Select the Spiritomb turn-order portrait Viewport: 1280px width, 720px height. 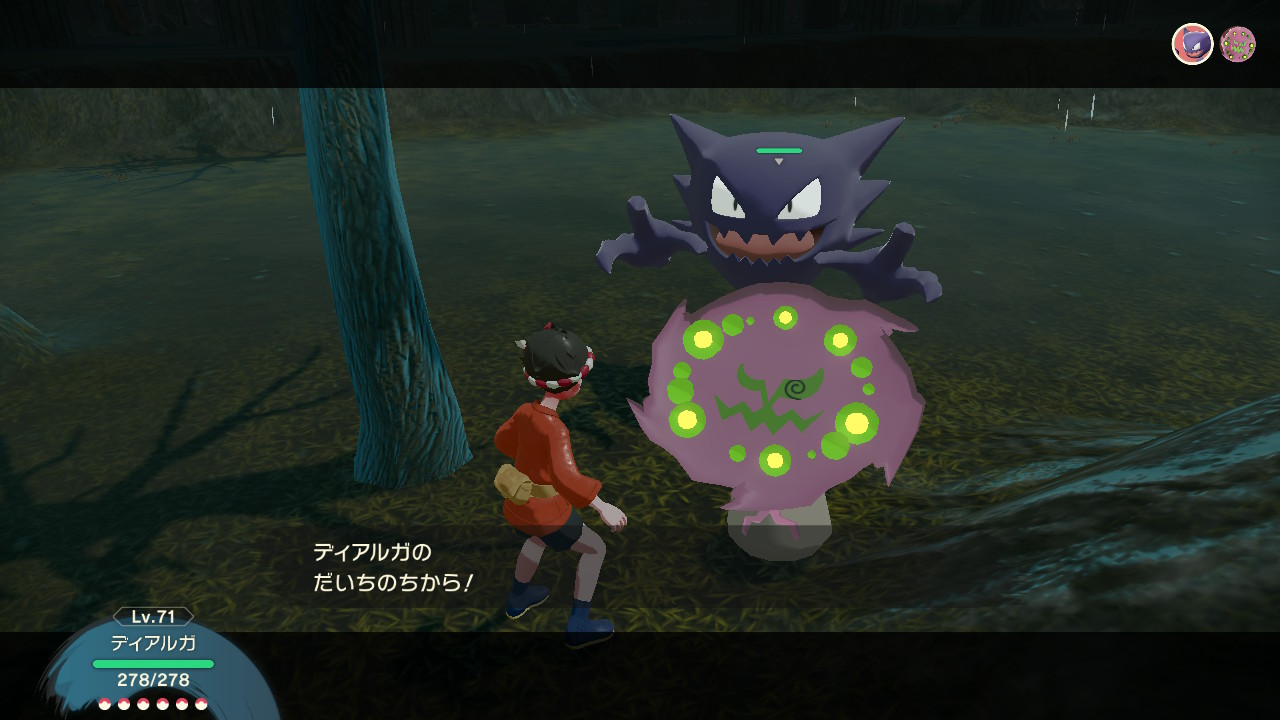pos(1238,44)
